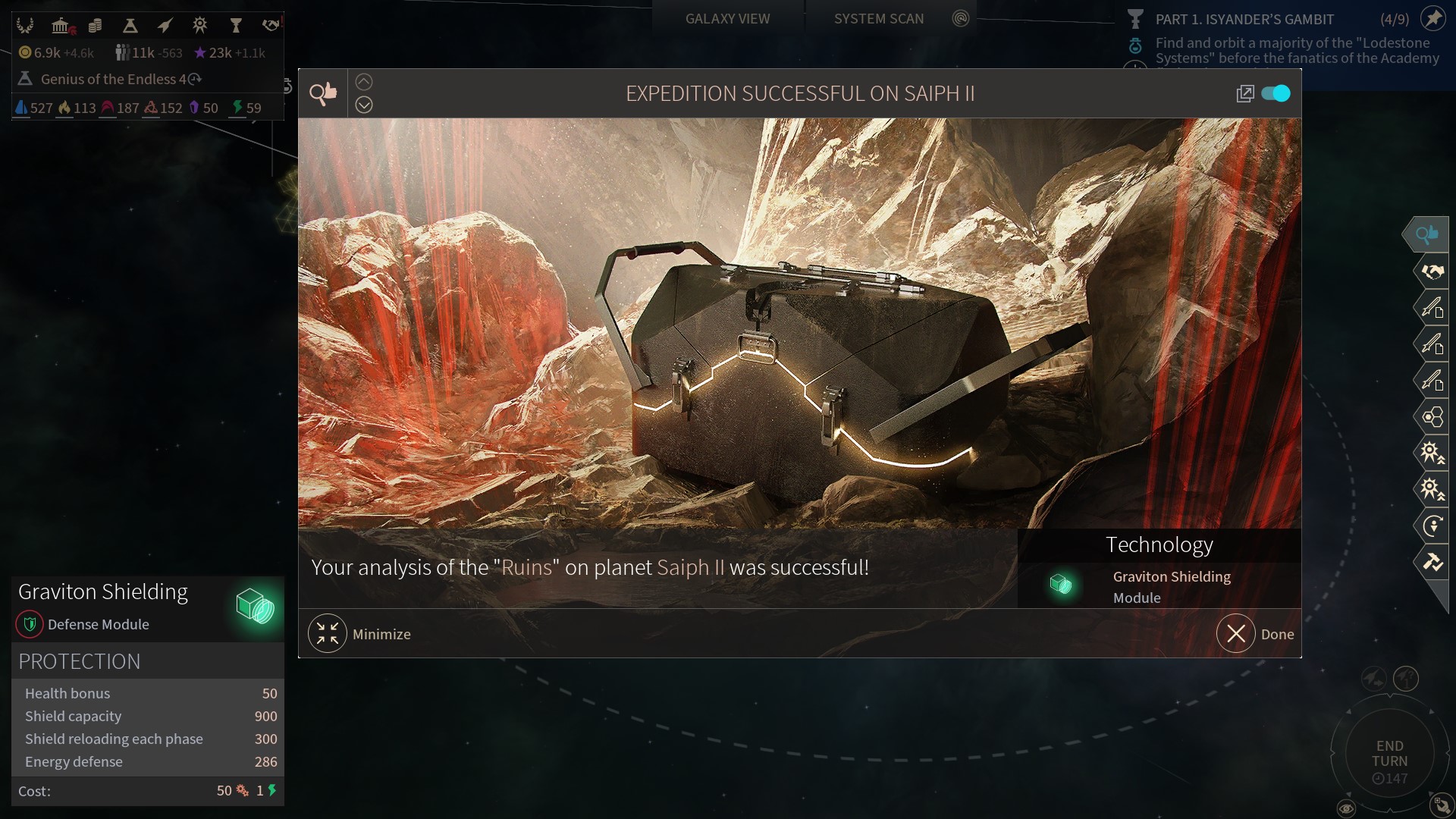Pin the Isyander's Gambit quest tracker
The image size is (1456, 819).
(x=1432, y=19)
